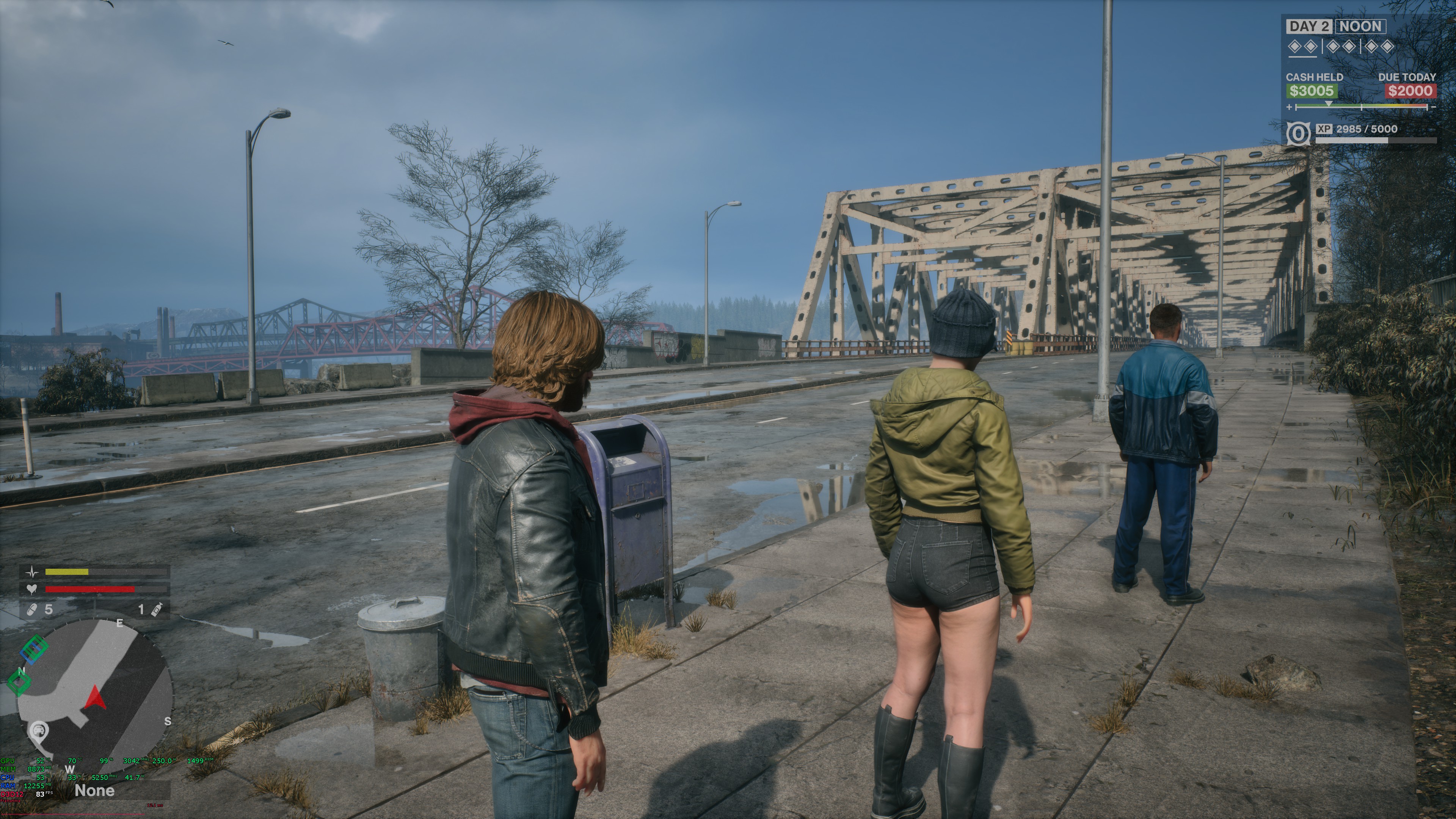Click the DAY 2 label

click(1309, 27)
